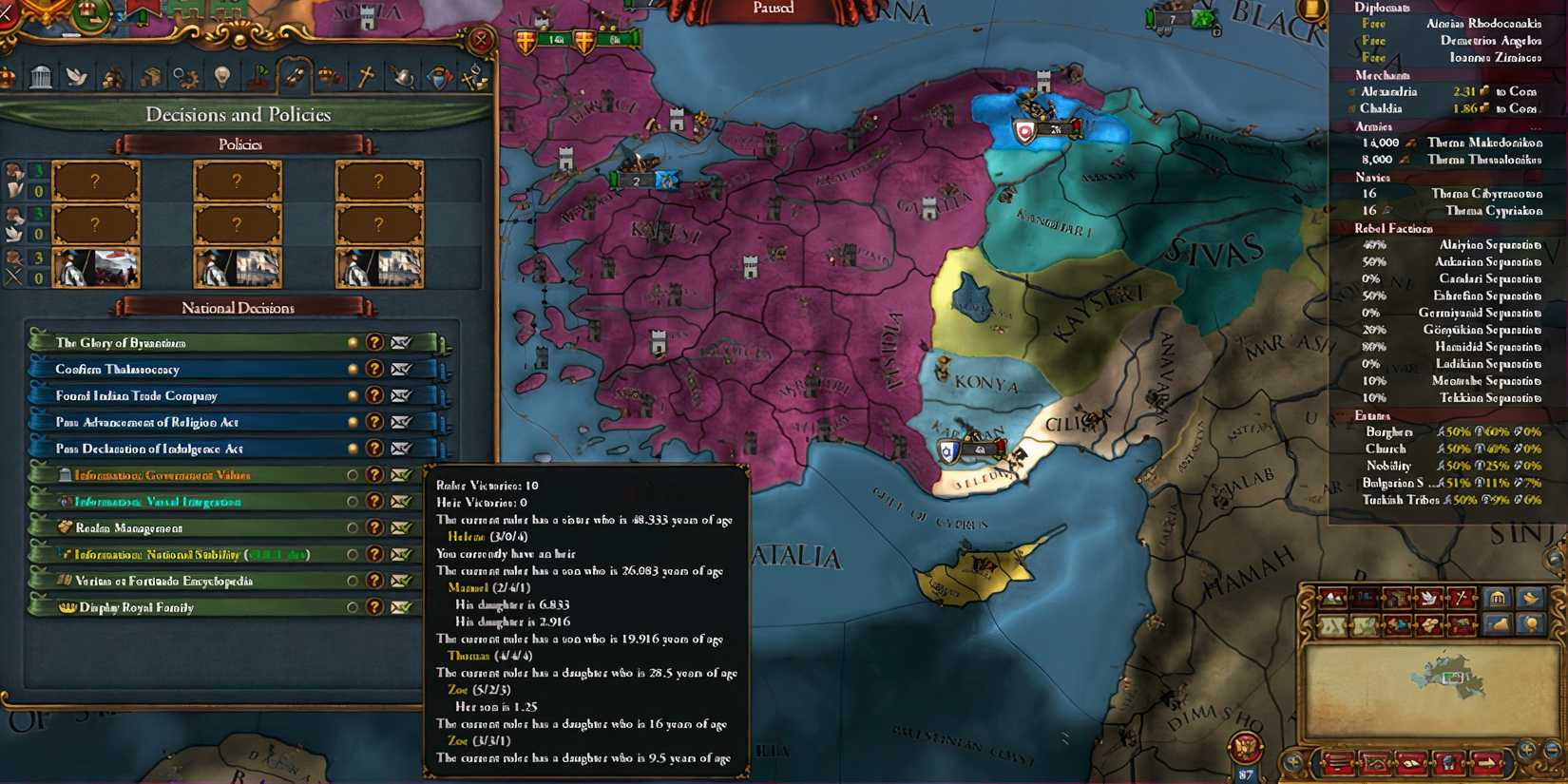Enact the Pass Declaration of Indulgence Act decision
This screenshot has width=1568, height=784.
(190, 448)
